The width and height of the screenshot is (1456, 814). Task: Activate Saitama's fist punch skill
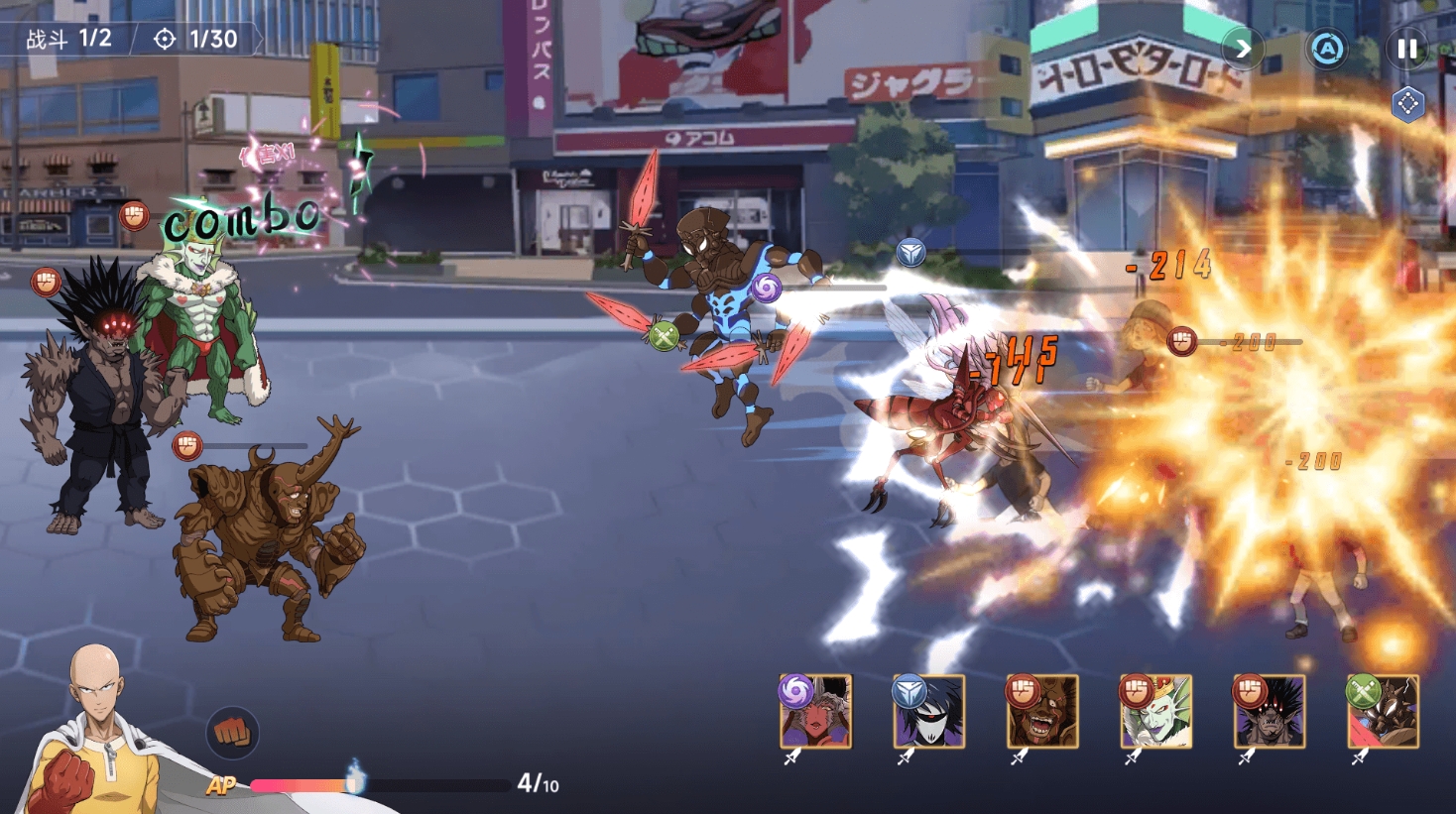(232, 733)
